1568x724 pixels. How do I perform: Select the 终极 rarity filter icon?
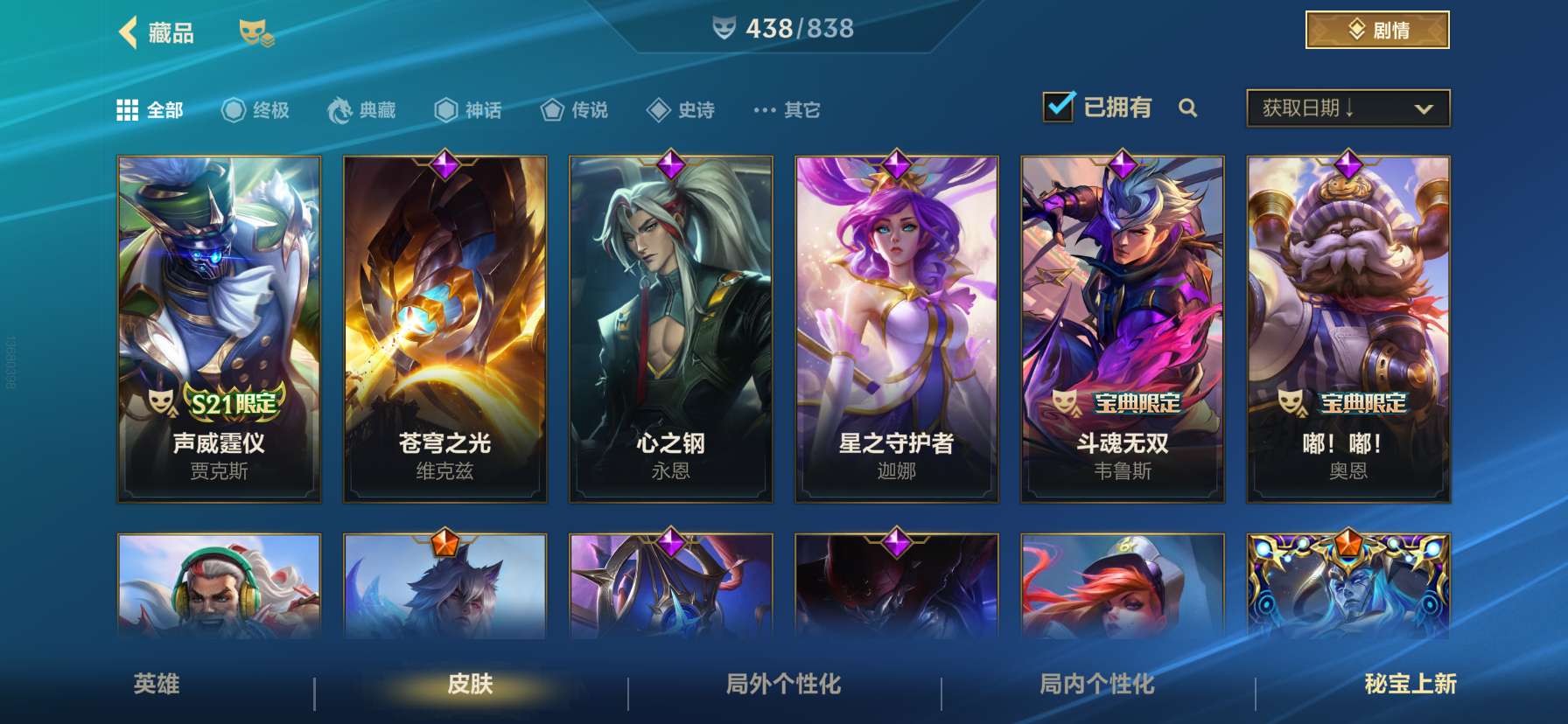pos(231,110)
